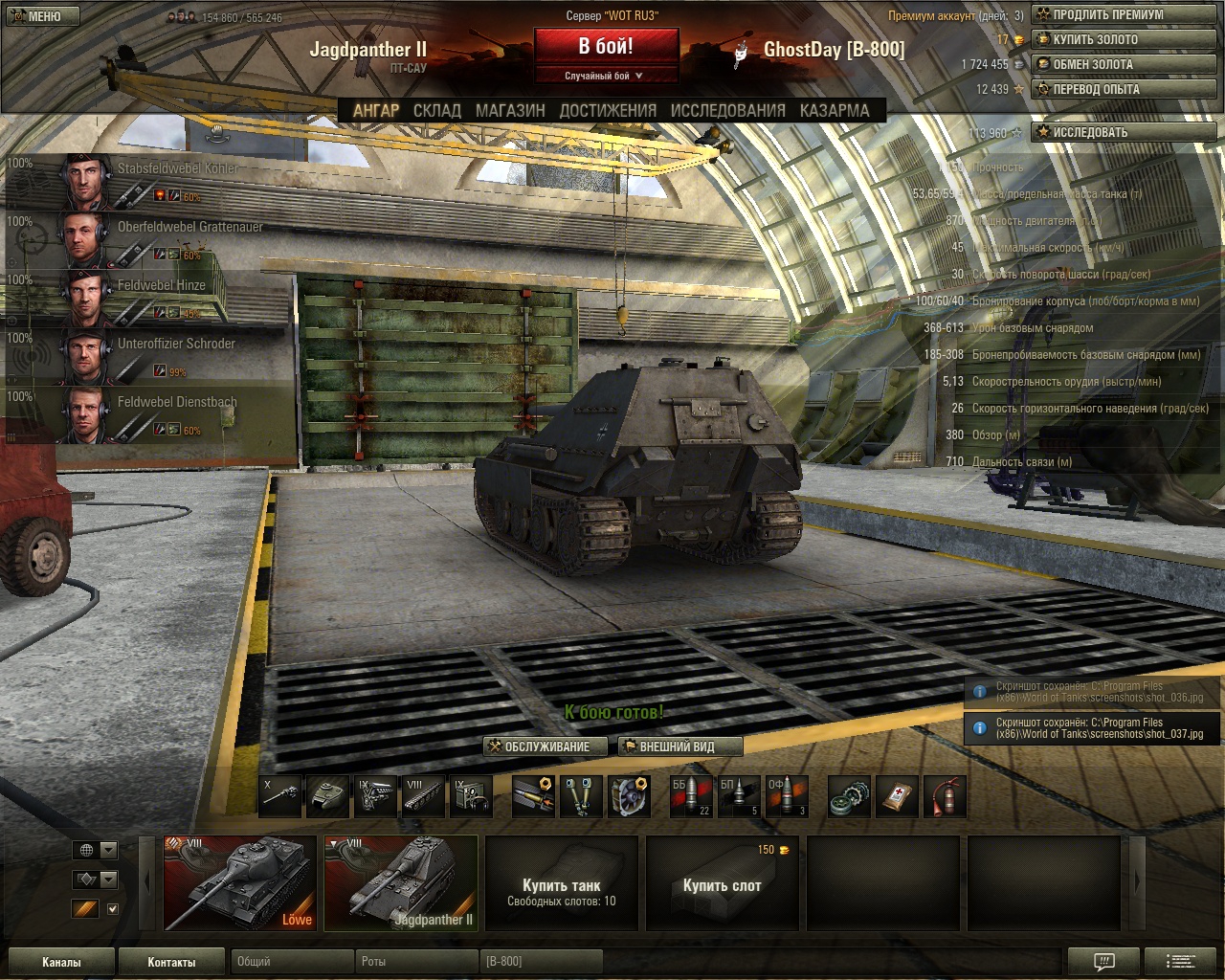Go to the ДОСТИЖЕНИЯ tab

tap(608, 111)
